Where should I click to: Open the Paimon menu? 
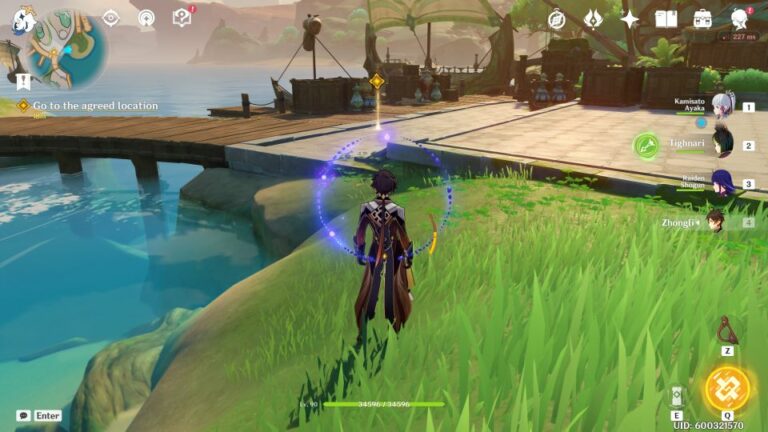click(x=23, y=19)
